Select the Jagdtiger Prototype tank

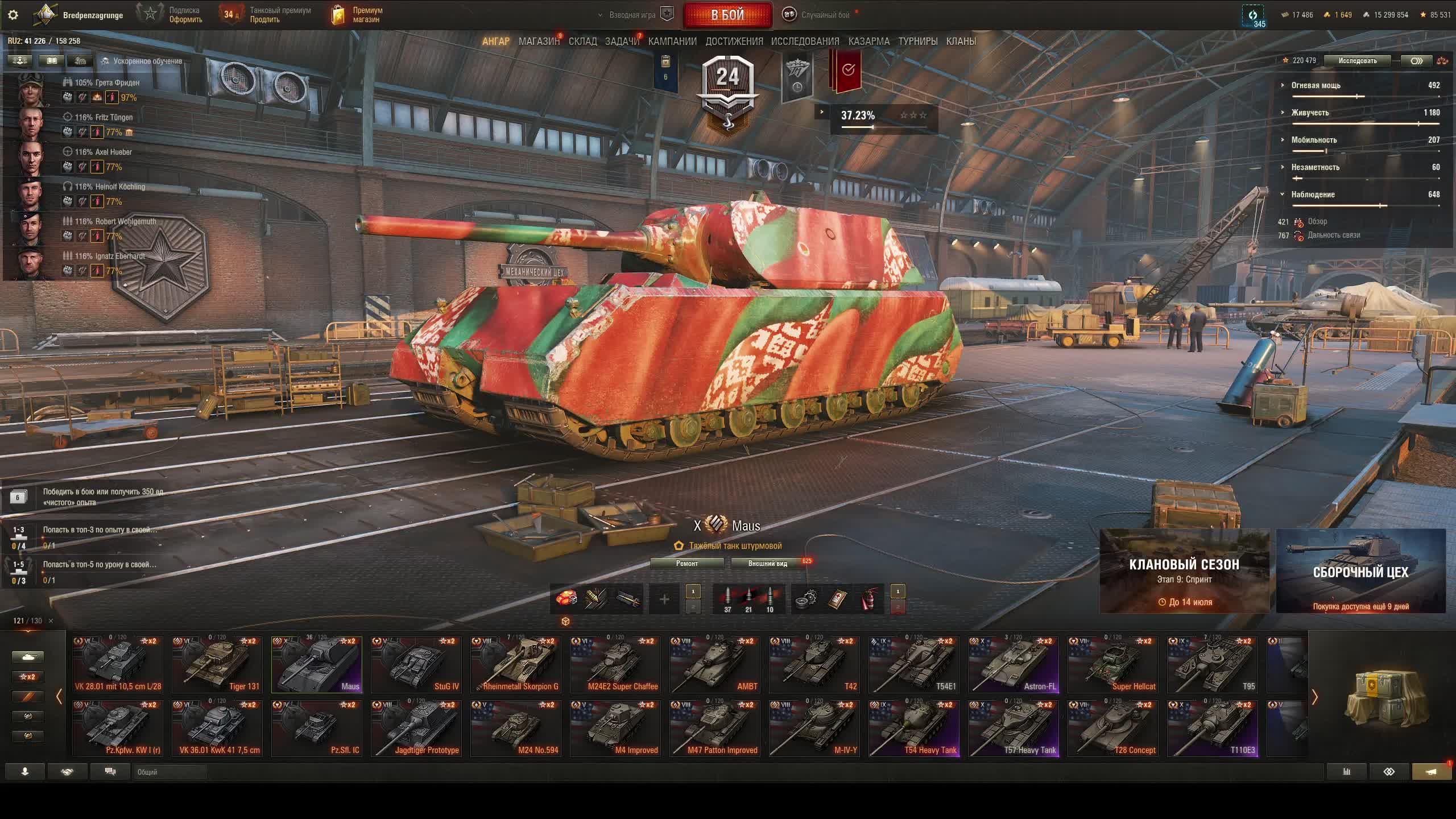point(416,728)
